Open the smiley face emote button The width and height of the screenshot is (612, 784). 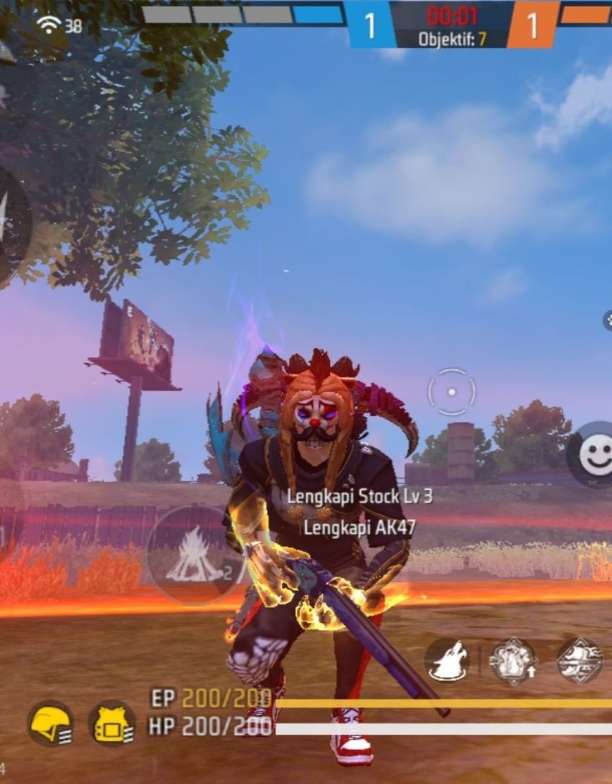pyautogui.click(x=595, y=455)
